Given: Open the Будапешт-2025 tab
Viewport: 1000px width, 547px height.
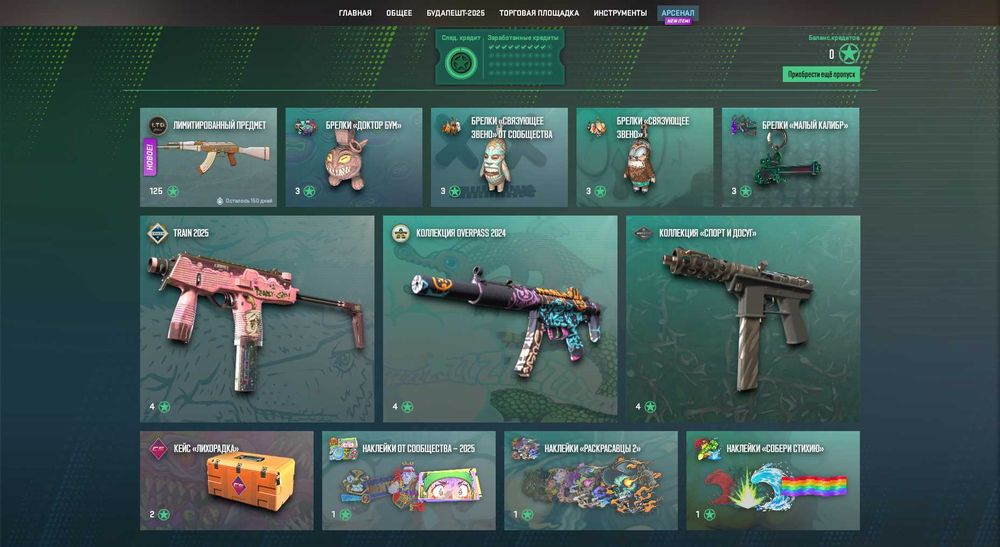Looking at the screenshot, I should point(455,13).
